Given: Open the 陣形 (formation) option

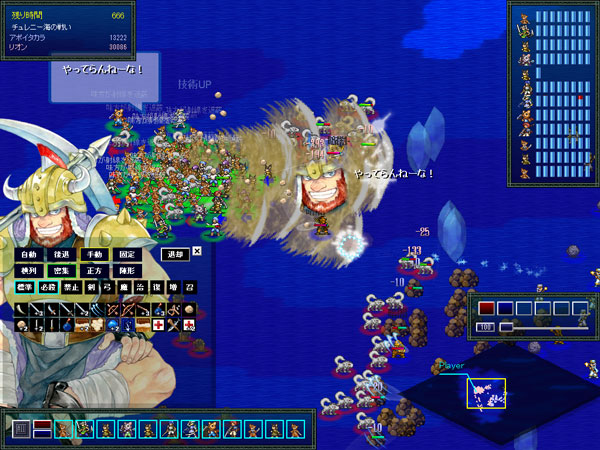Looking at the screenshot, I should (125, 270).
